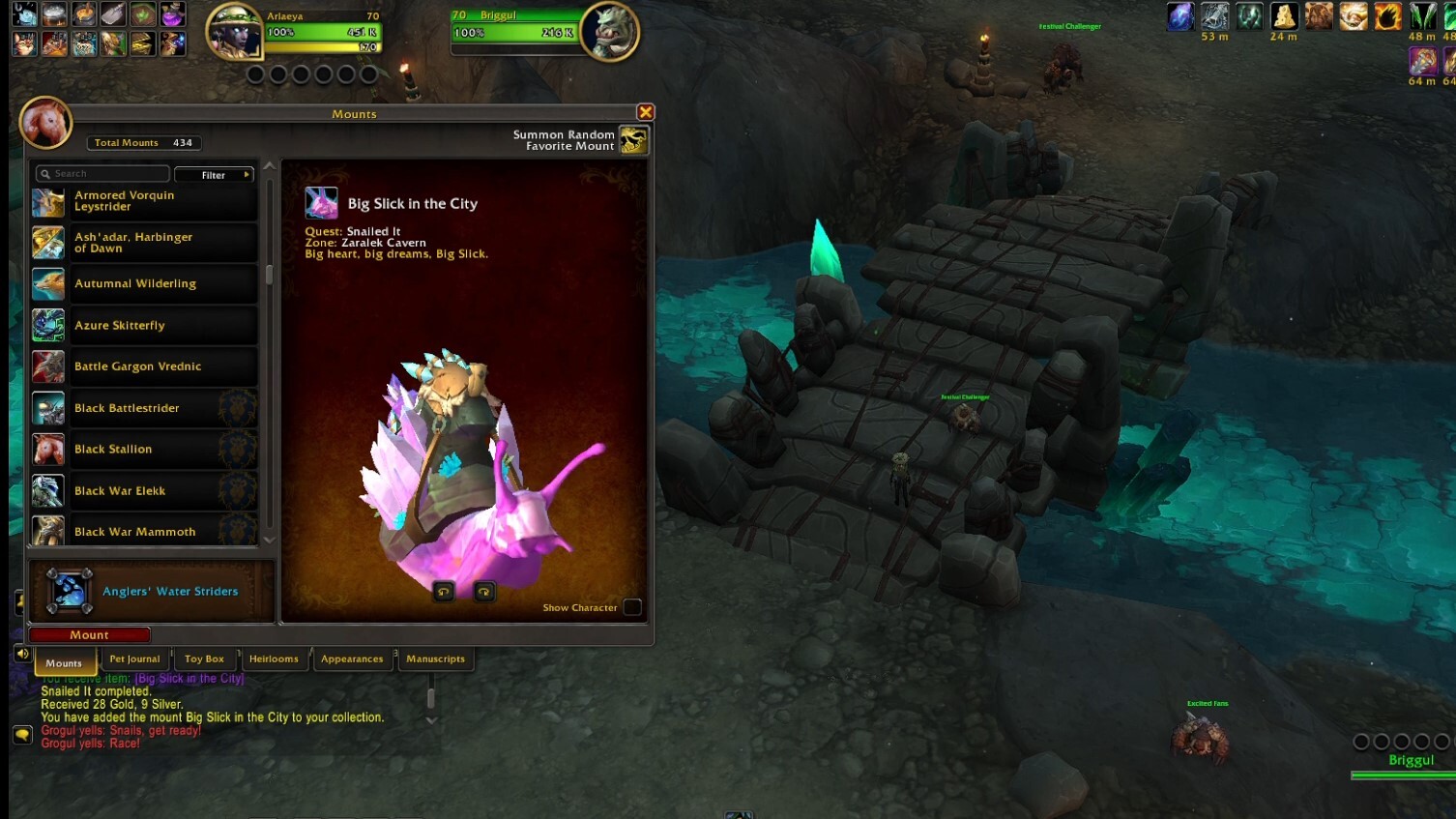Switch to the Heirlooms tab
This screenshot has width=1456, height=819.
274,659
